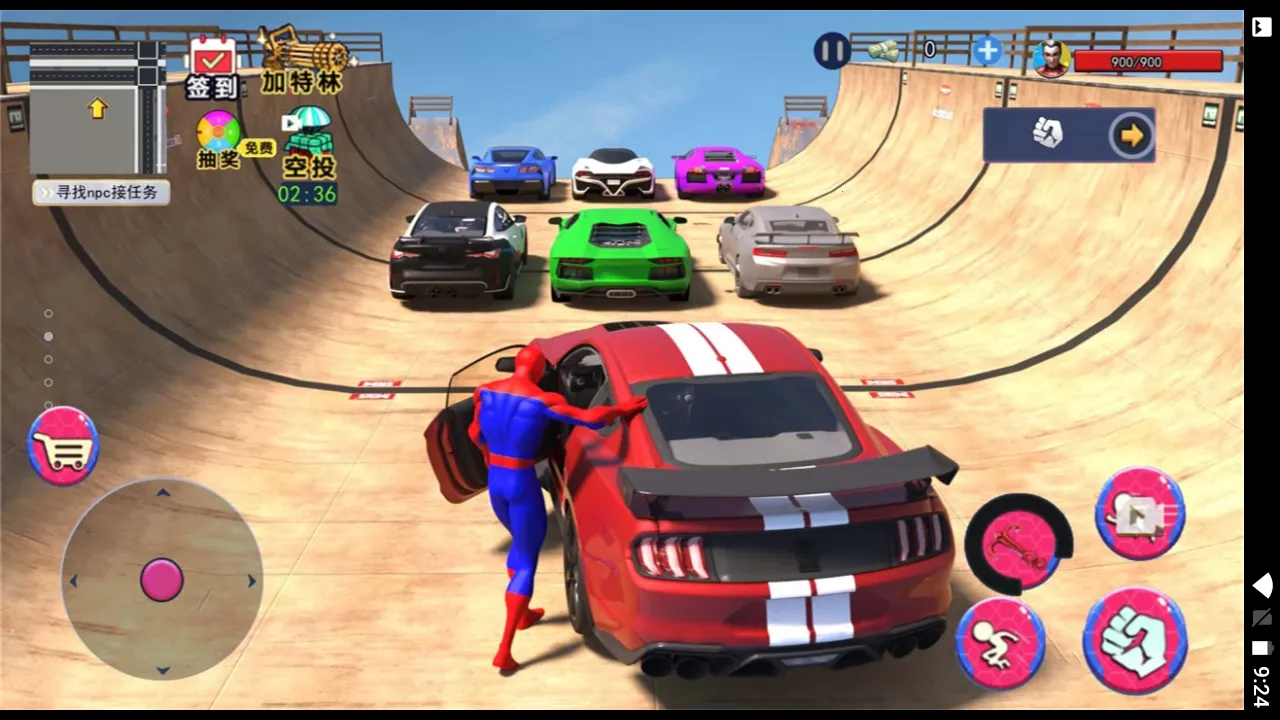Switch weapon using the yellow arrow button
Image resolution: width=1280 pixels, height=720 pixels.
(1131, 135)
